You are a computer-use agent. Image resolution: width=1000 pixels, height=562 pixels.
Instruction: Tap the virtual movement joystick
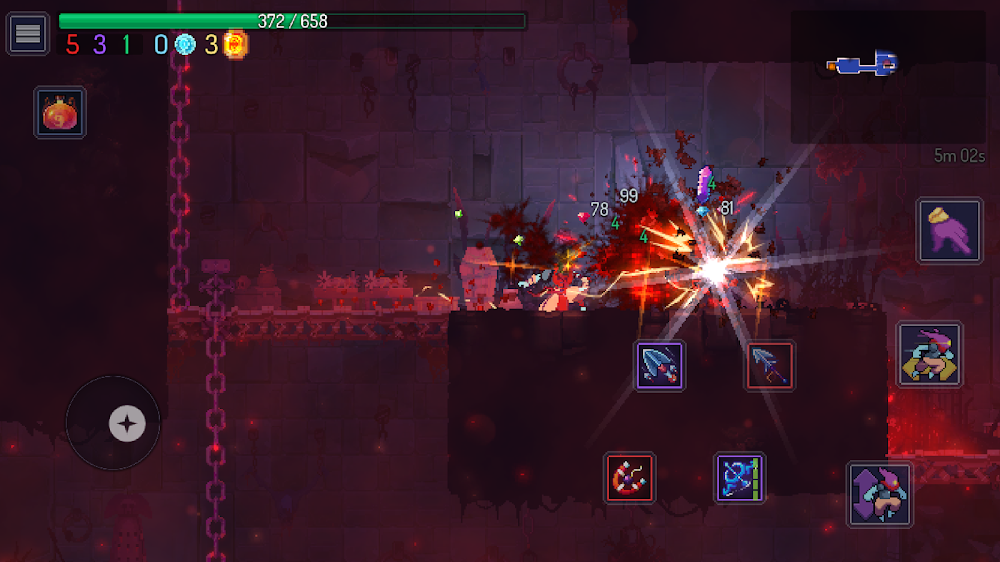(x=126, y=423)
